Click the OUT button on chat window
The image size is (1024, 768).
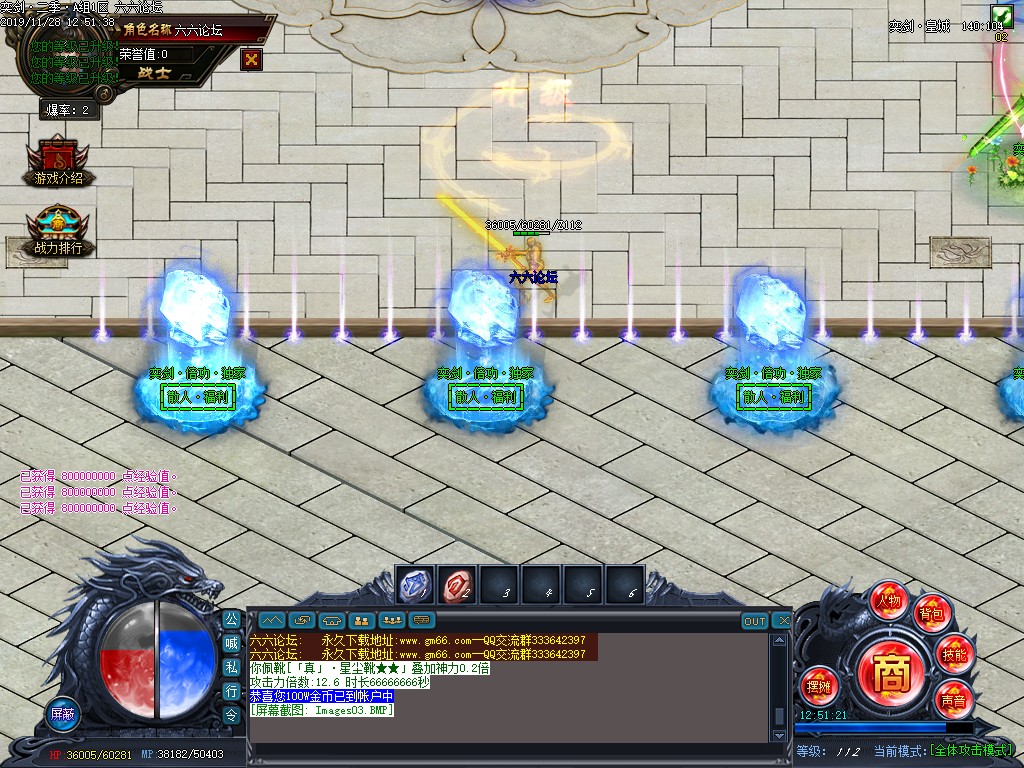tap(755, 621)
